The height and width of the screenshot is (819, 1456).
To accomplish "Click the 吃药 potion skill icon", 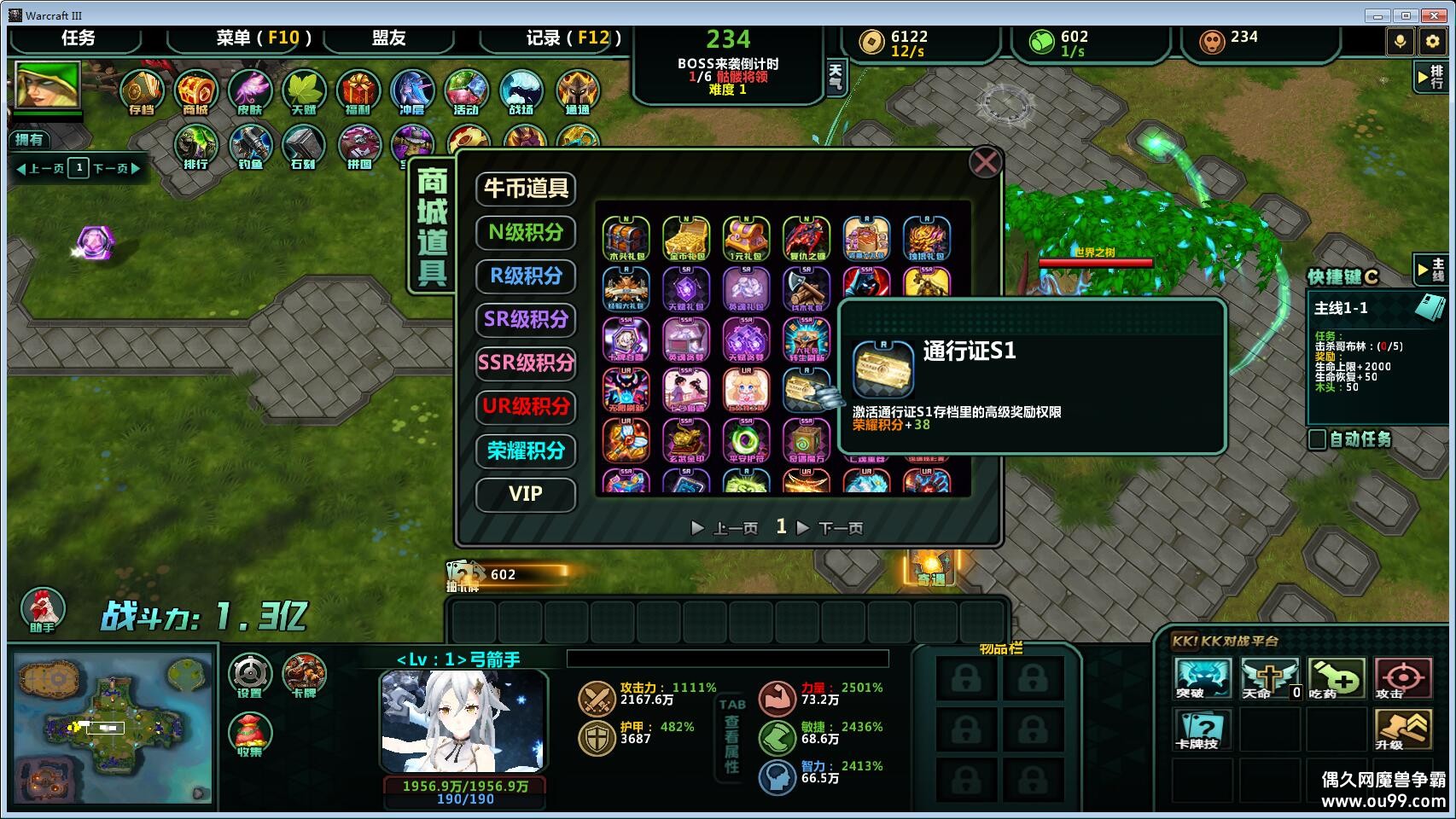I will pos(1337,678).
